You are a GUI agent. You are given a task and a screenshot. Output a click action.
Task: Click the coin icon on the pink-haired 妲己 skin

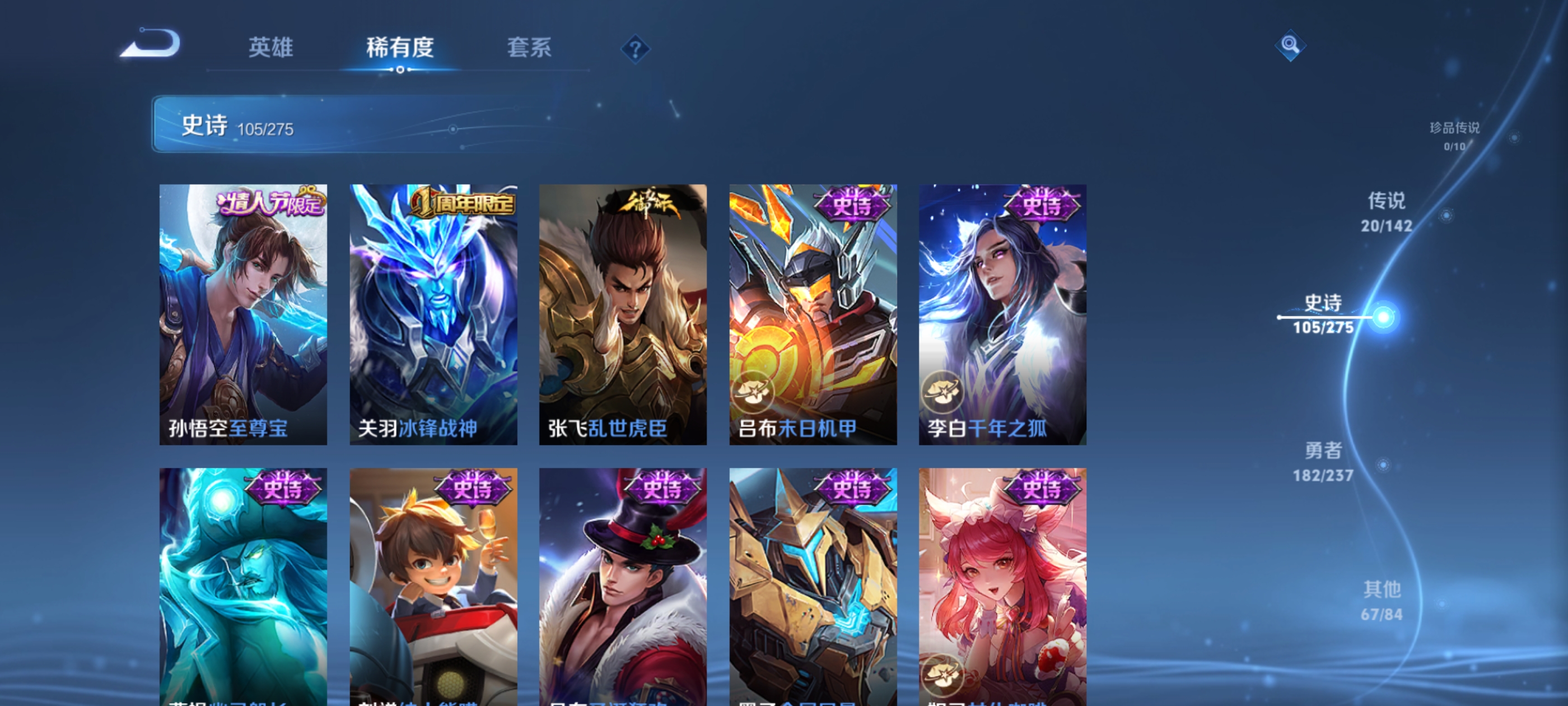point(944,672)
